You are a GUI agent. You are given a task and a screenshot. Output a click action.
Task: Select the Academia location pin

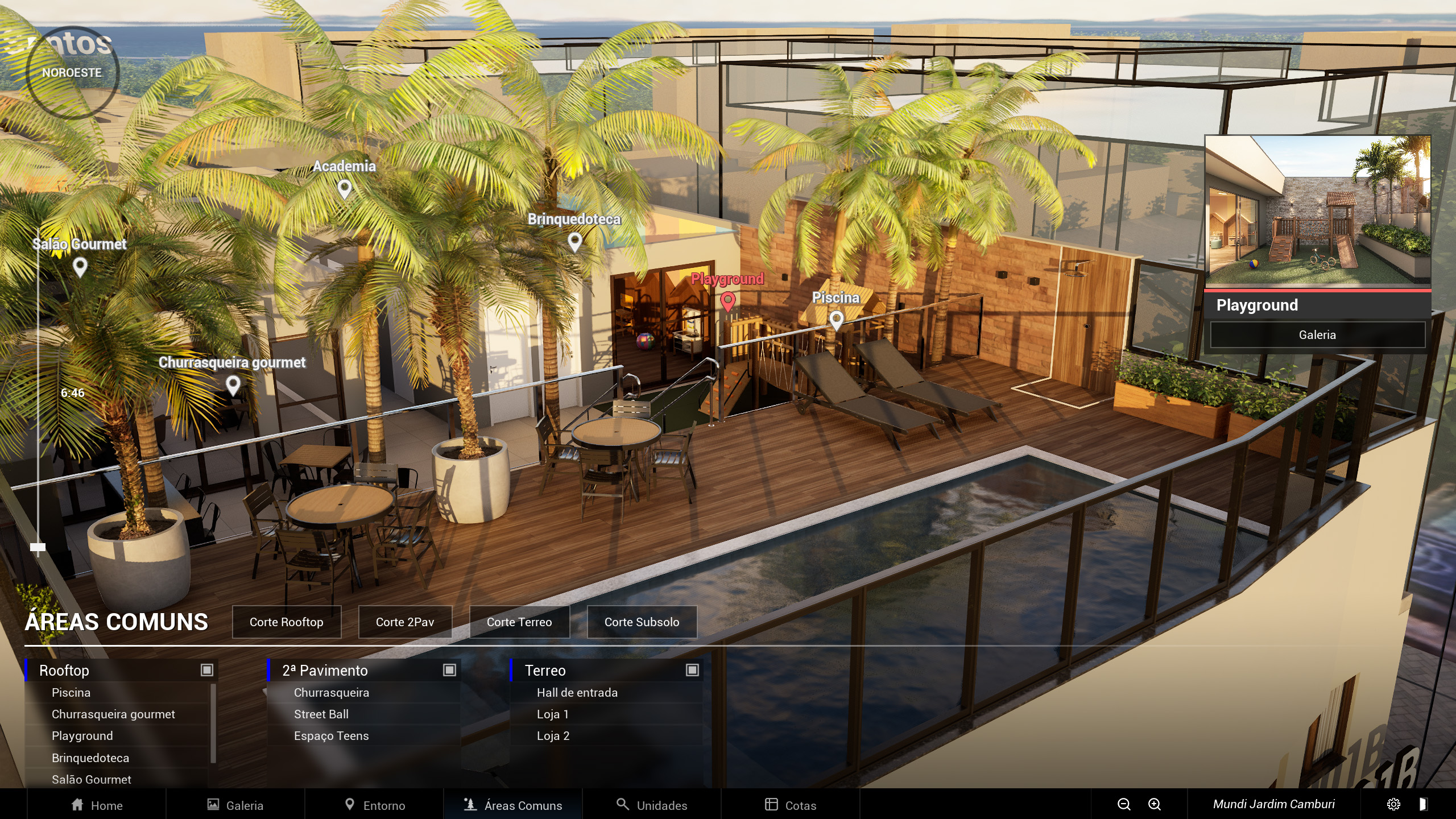[345, 188]
